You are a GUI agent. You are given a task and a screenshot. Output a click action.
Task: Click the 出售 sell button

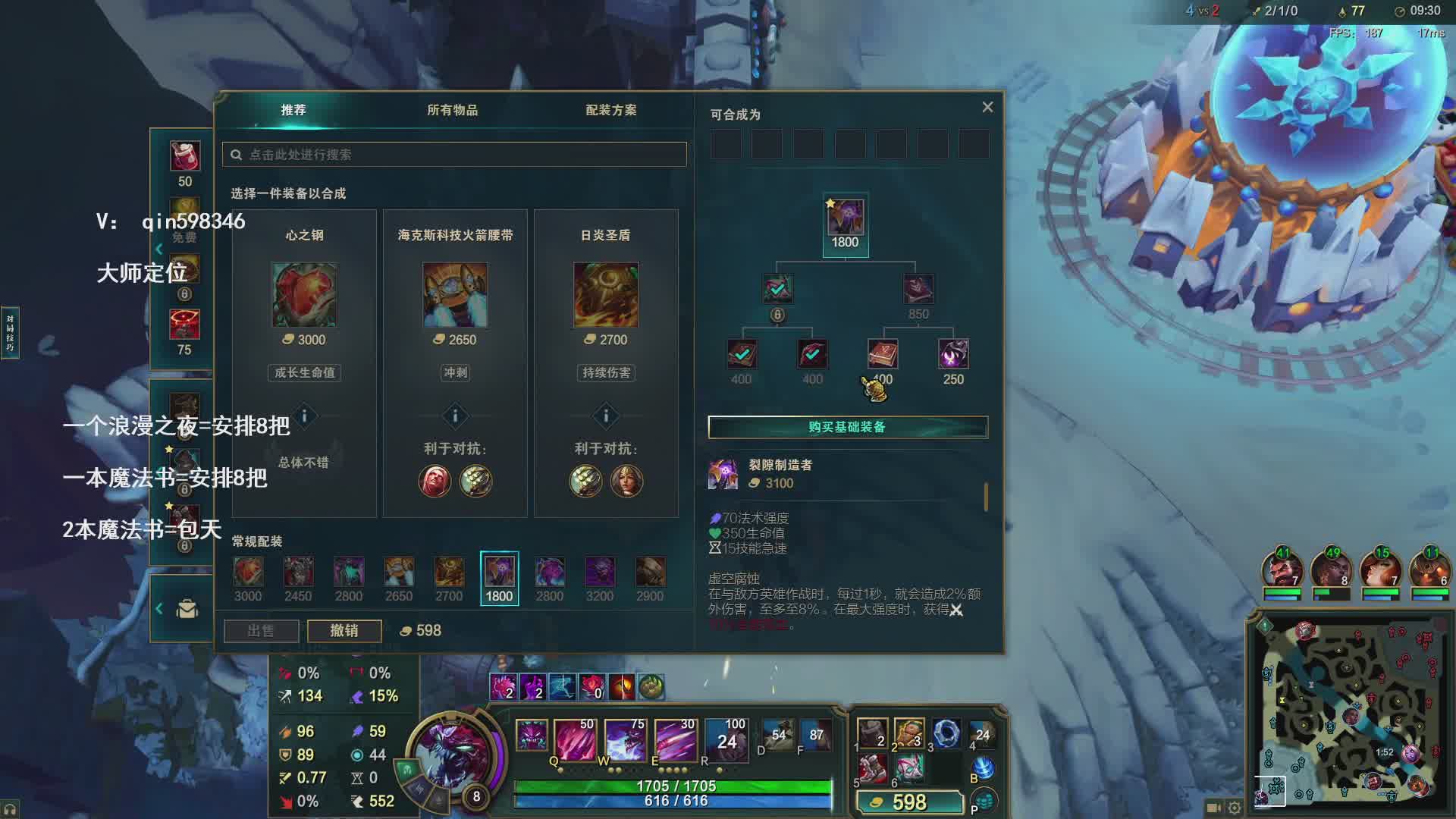point(261,631)
